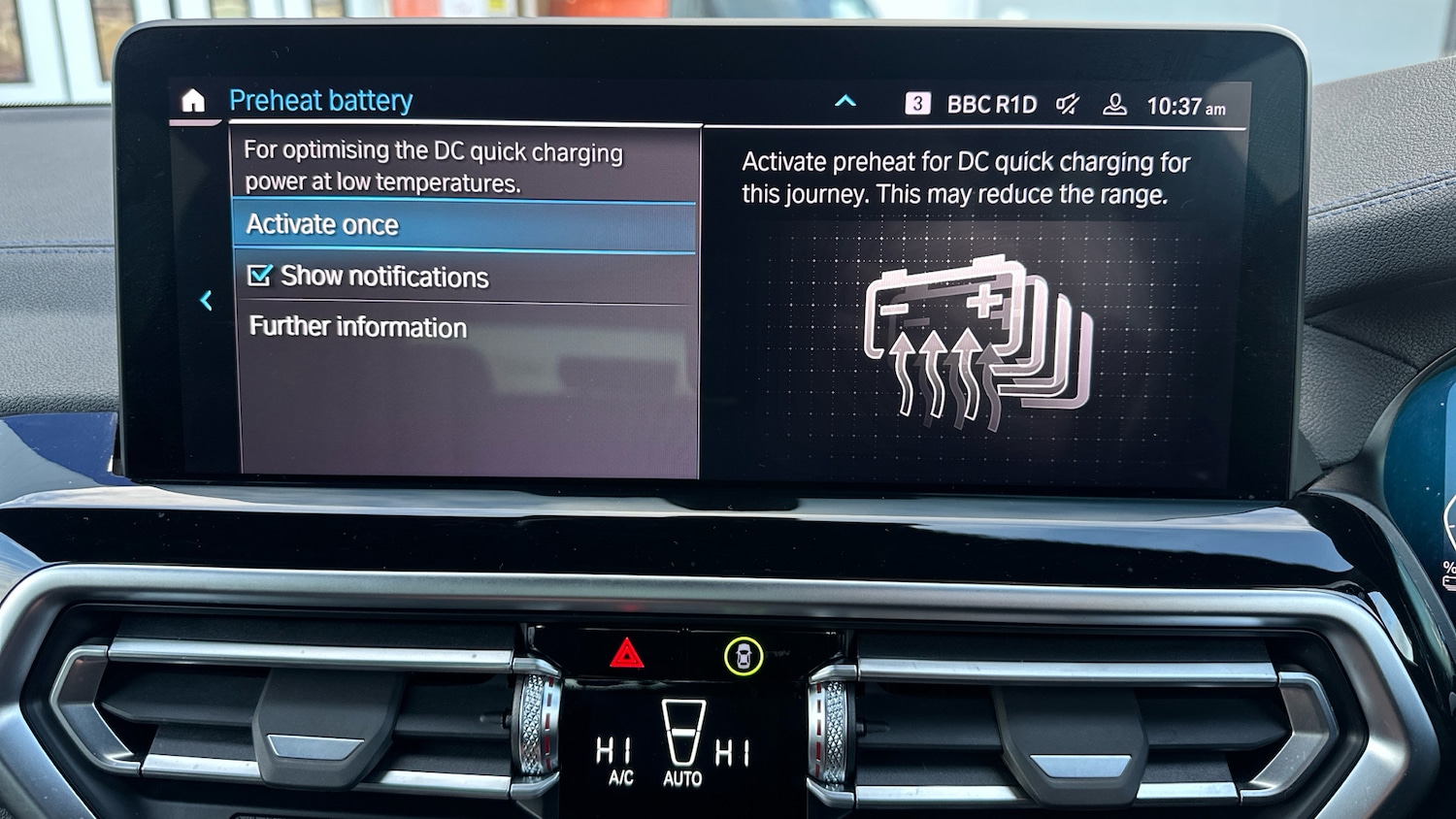Collapse the panel using the up chevron
The image size is (1456, 819).
pos(845,100)
